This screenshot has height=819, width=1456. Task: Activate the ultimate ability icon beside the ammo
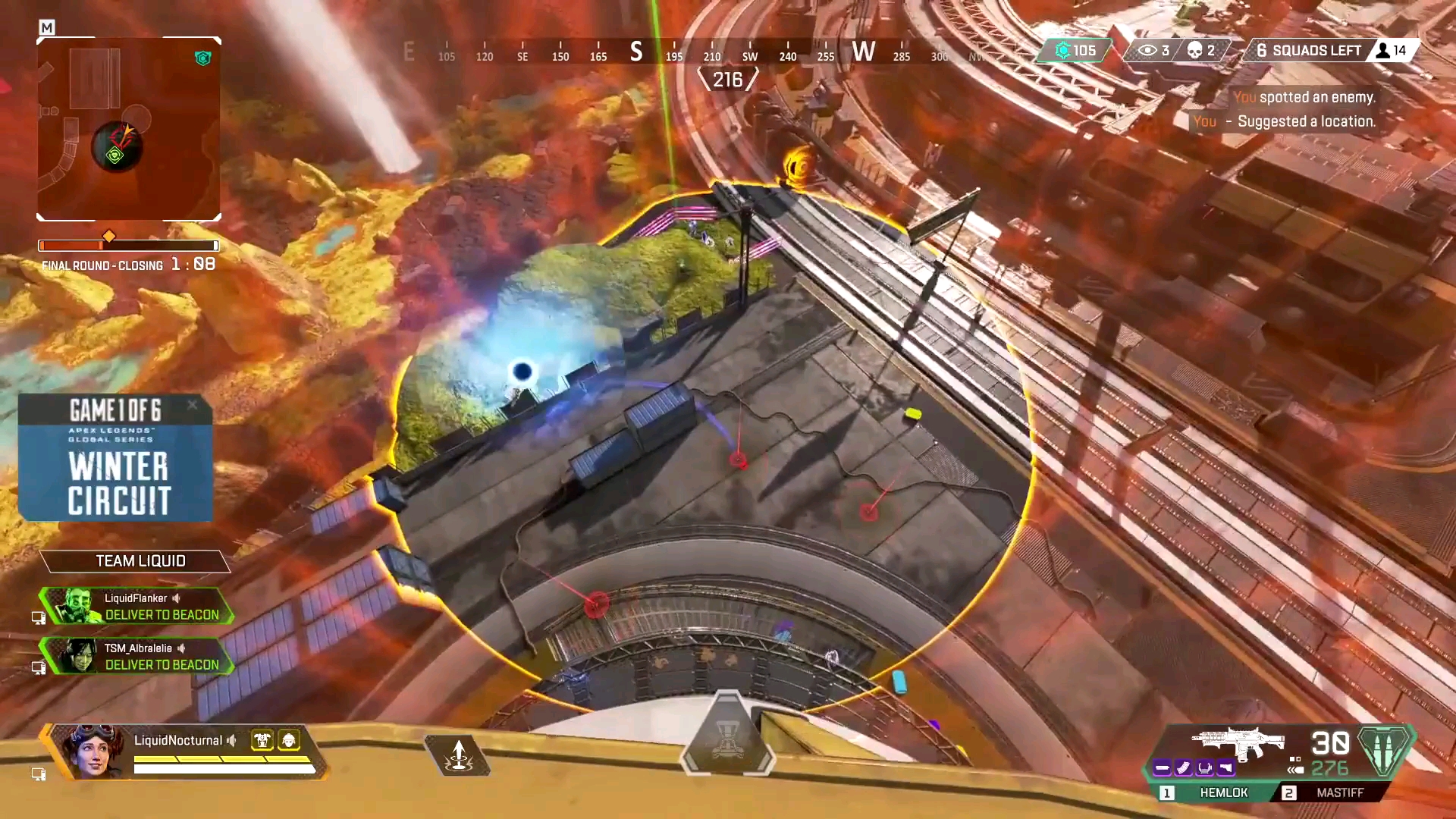click(1385, 751)
